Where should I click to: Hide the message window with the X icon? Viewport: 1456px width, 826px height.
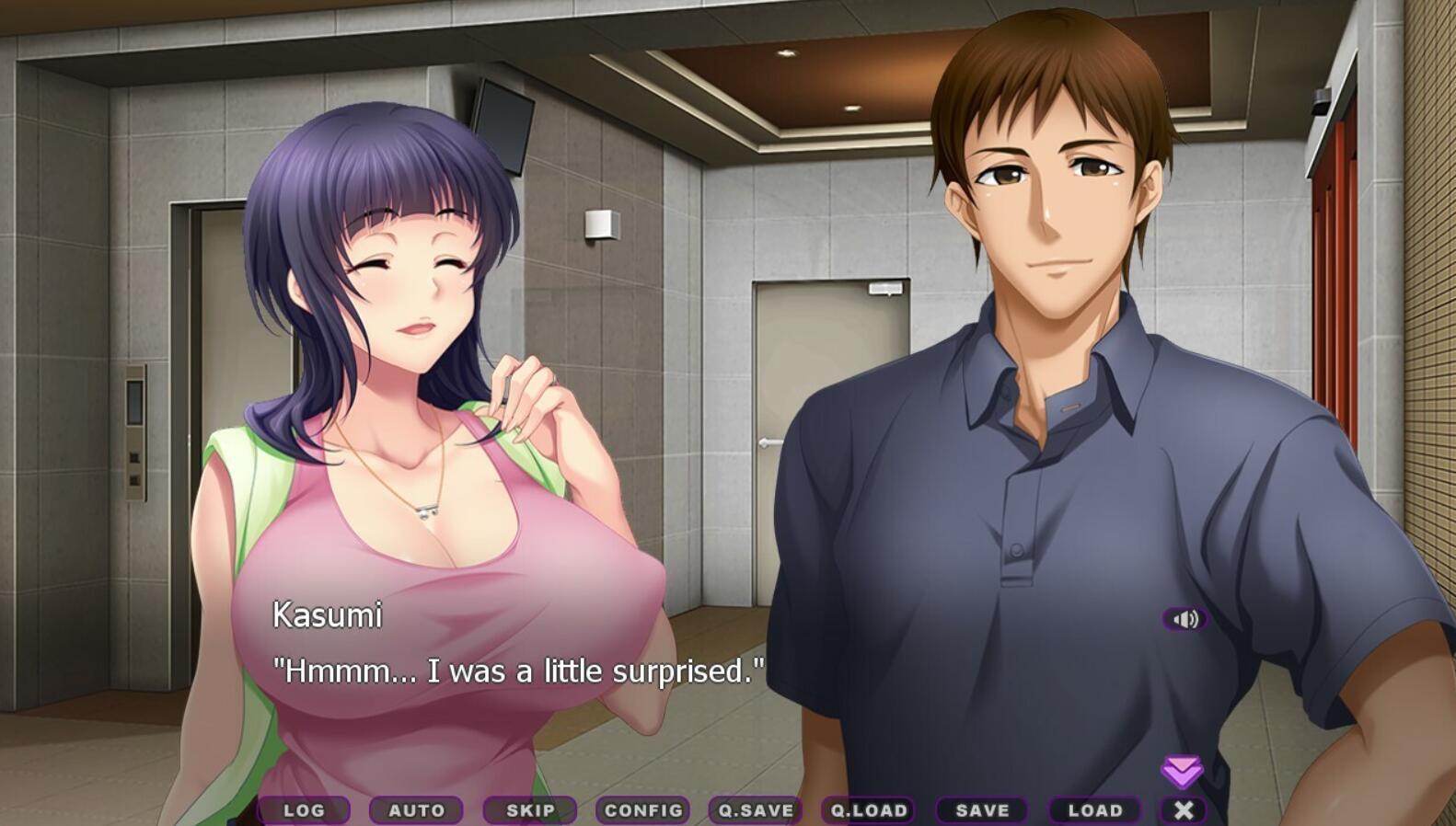pos(1184,810)
